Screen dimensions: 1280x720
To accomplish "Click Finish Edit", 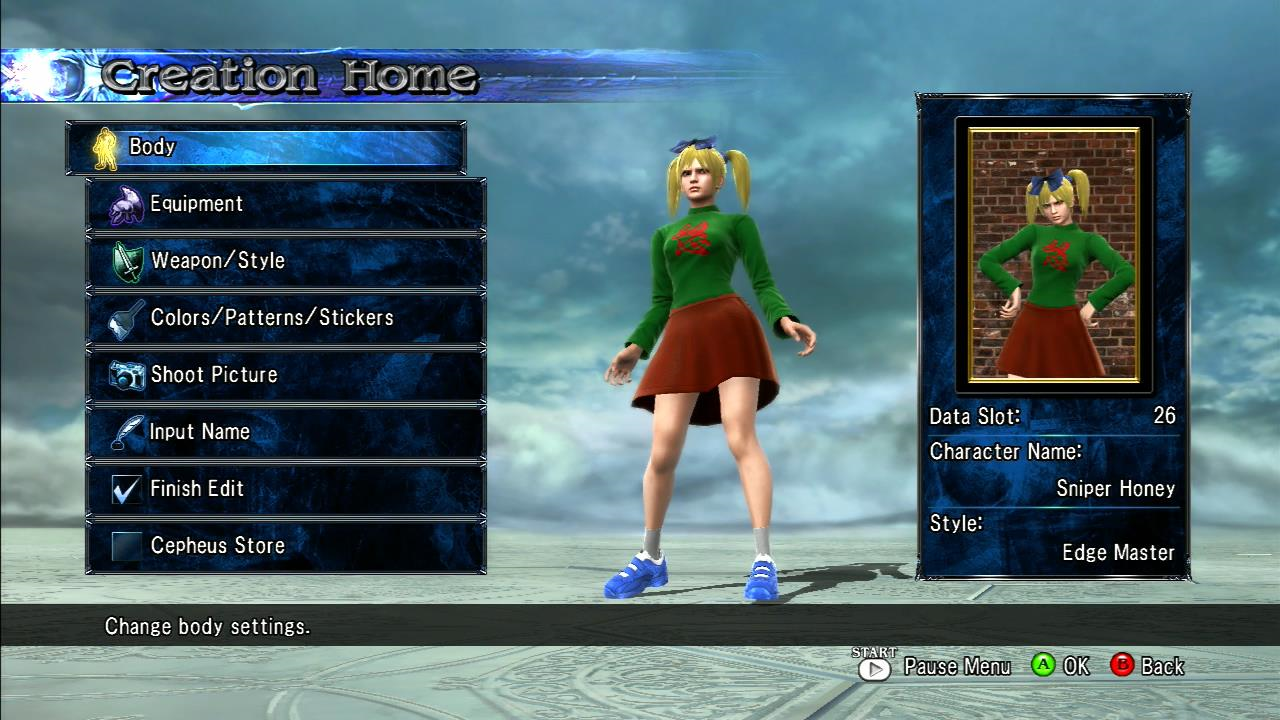I will 286,489.
